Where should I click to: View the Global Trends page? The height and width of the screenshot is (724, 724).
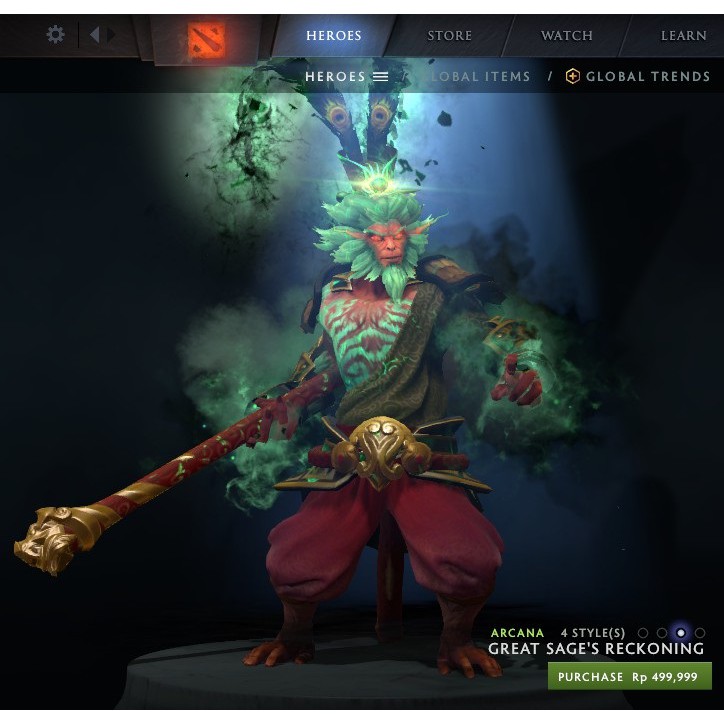(638, 76)
